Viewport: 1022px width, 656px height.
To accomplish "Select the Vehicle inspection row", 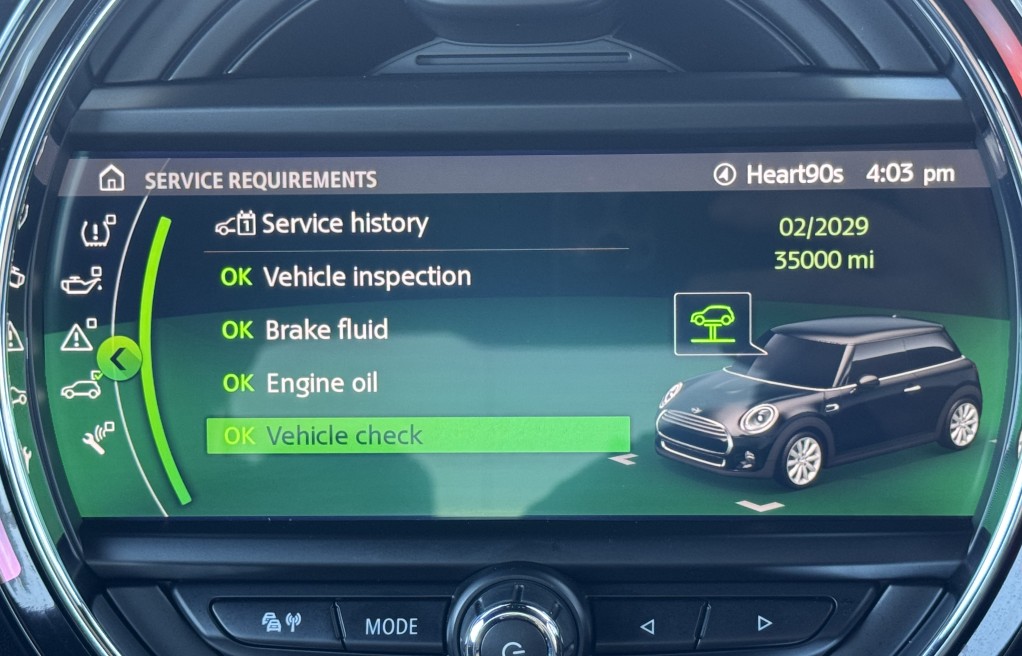I will [366, 277].
